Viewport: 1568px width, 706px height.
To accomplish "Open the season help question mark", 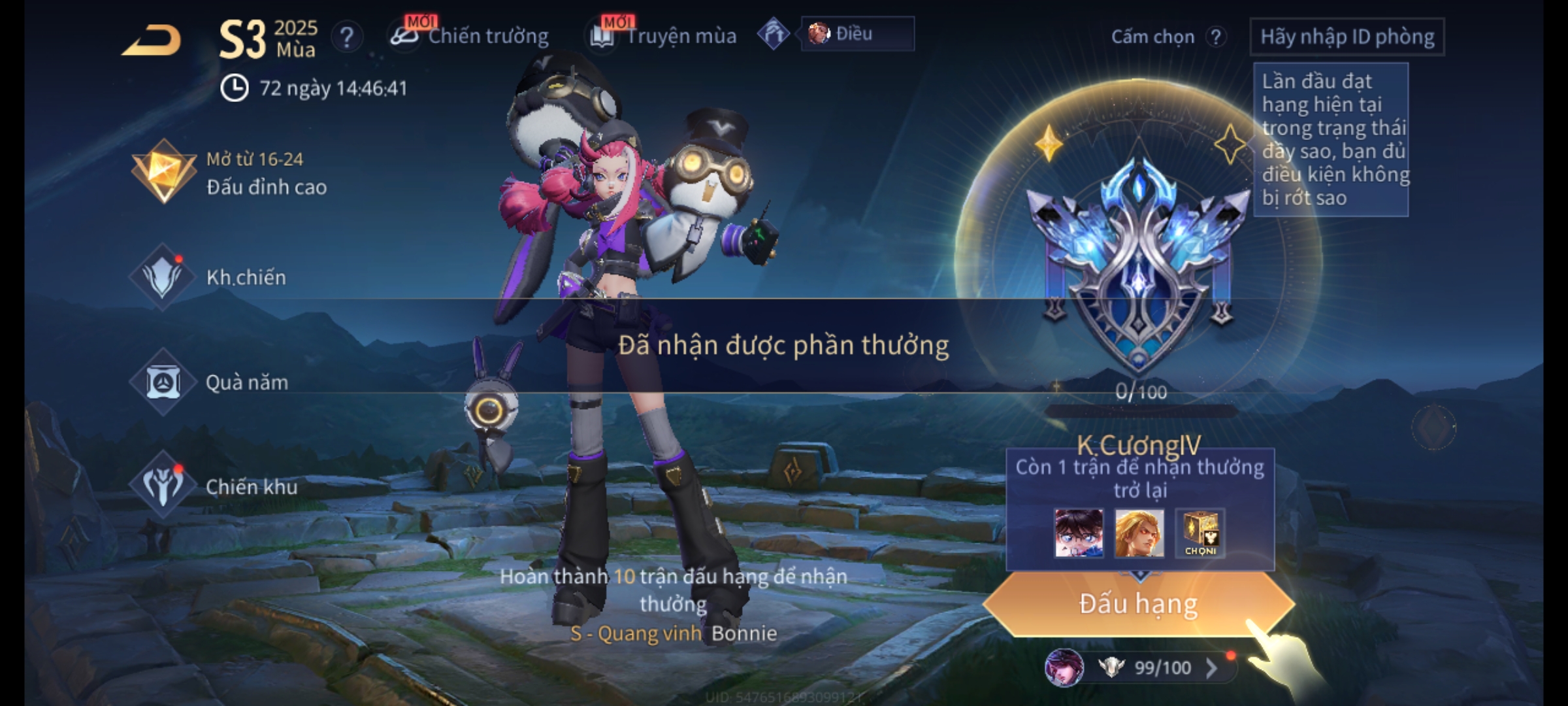I will (346, 37).
